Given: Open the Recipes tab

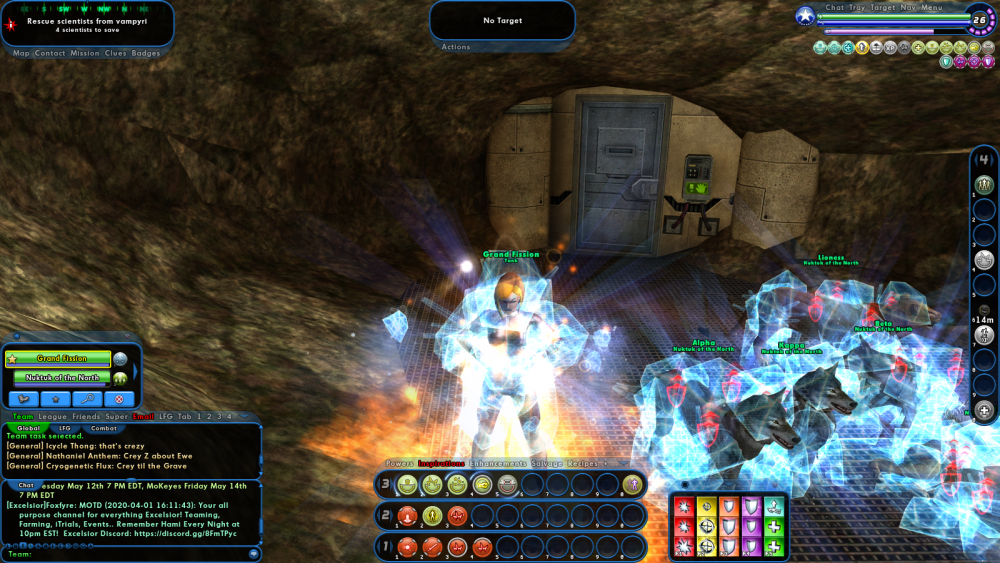Looking at the screenshot, I should 584,464.
